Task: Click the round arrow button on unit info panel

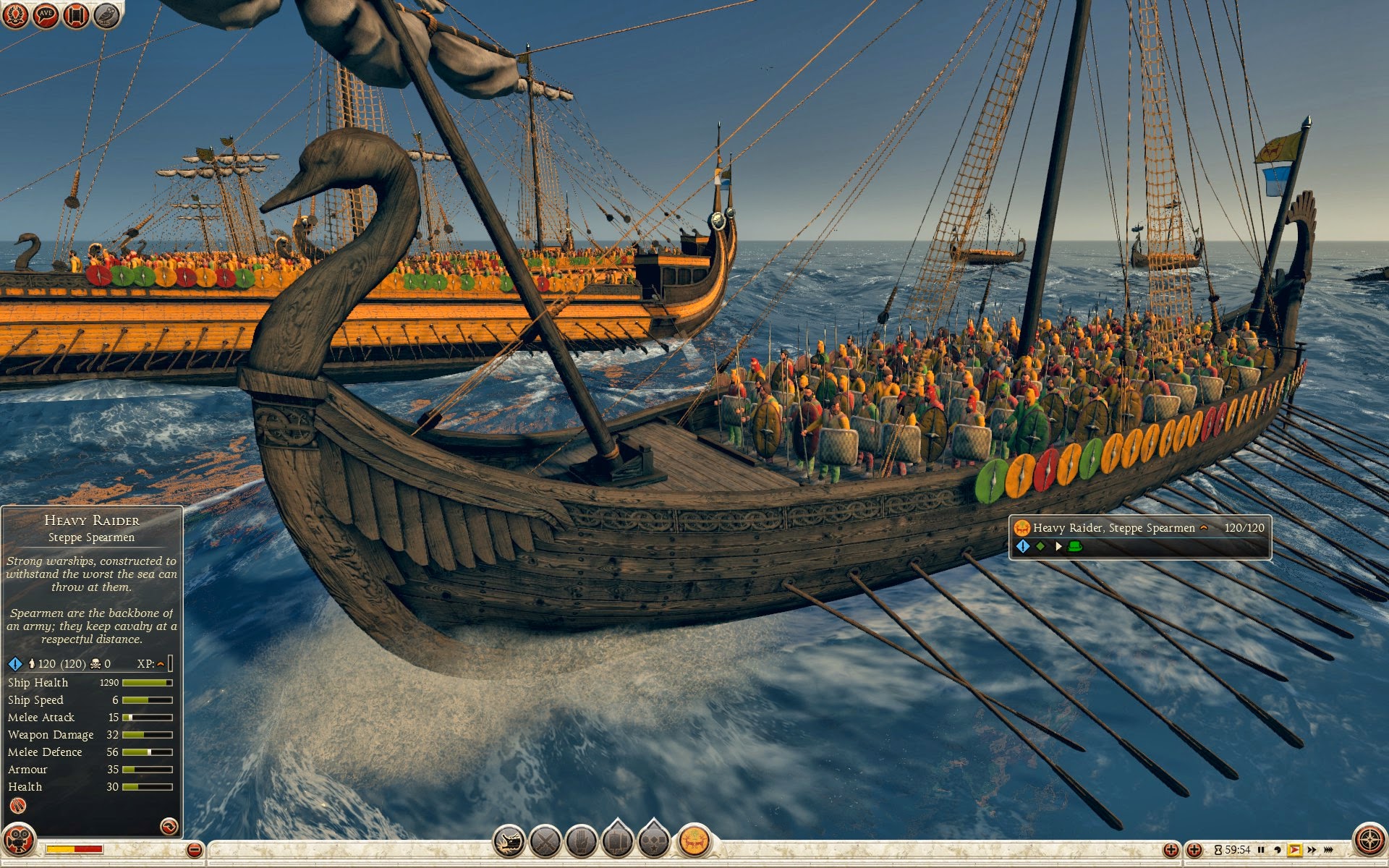Action: [169, 826]
